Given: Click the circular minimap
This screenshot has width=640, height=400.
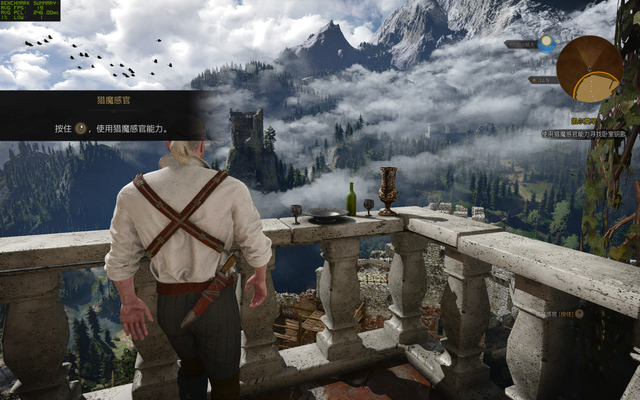Looking at the screenshot, I should 589,69.
